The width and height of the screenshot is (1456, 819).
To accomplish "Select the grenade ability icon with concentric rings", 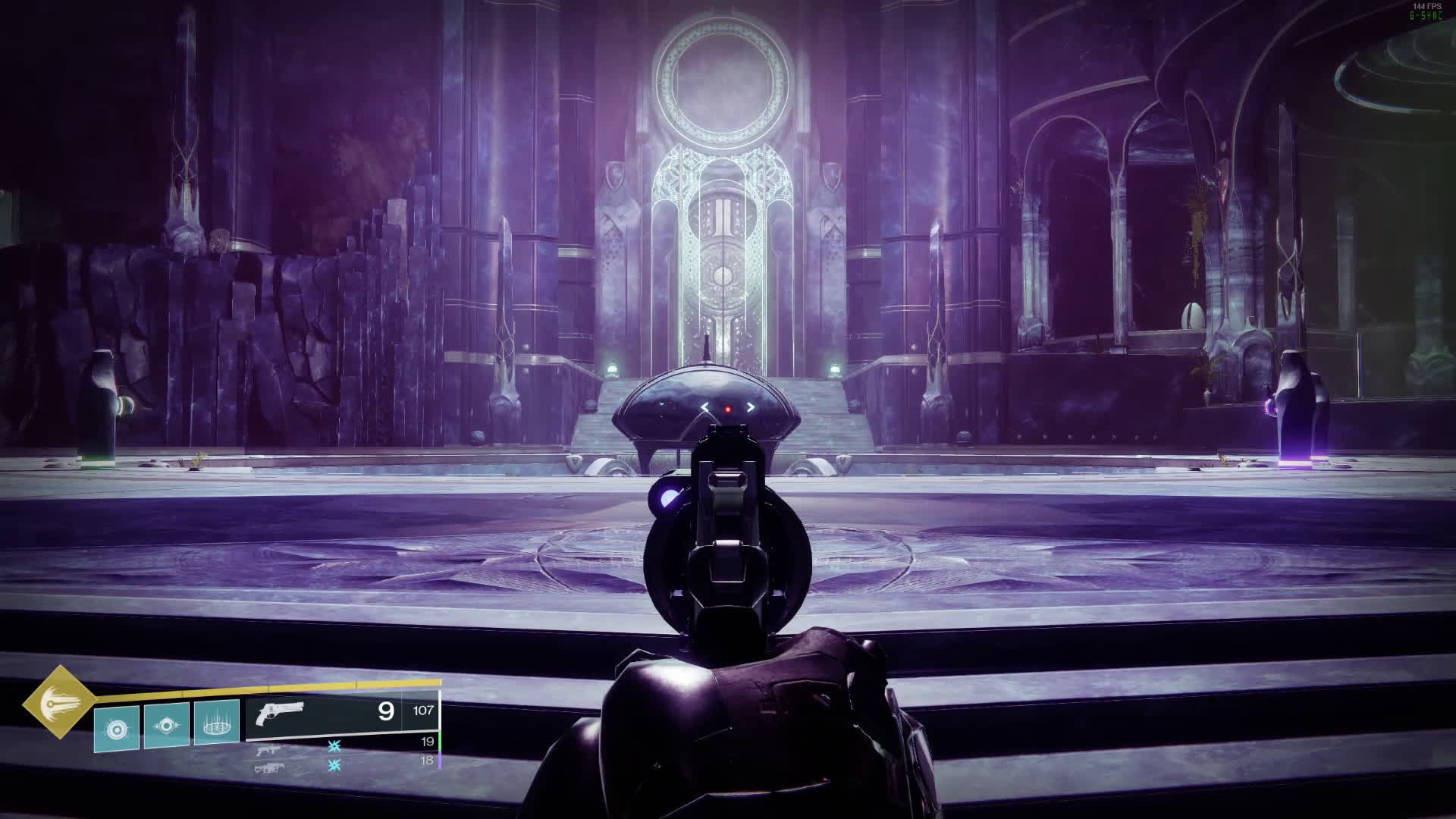I will [117, 729].
